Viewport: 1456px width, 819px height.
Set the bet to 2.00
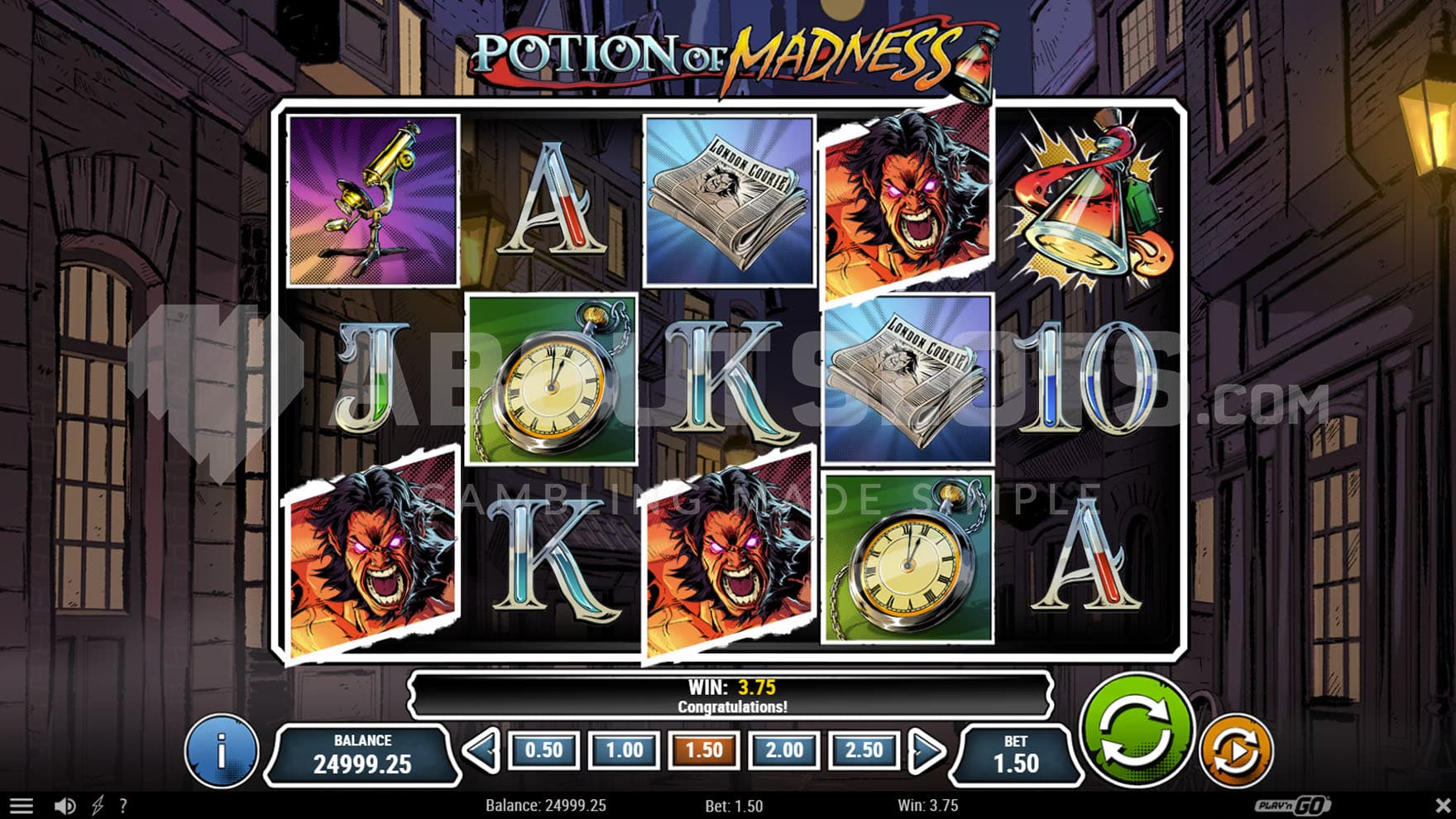pos(784,750)
